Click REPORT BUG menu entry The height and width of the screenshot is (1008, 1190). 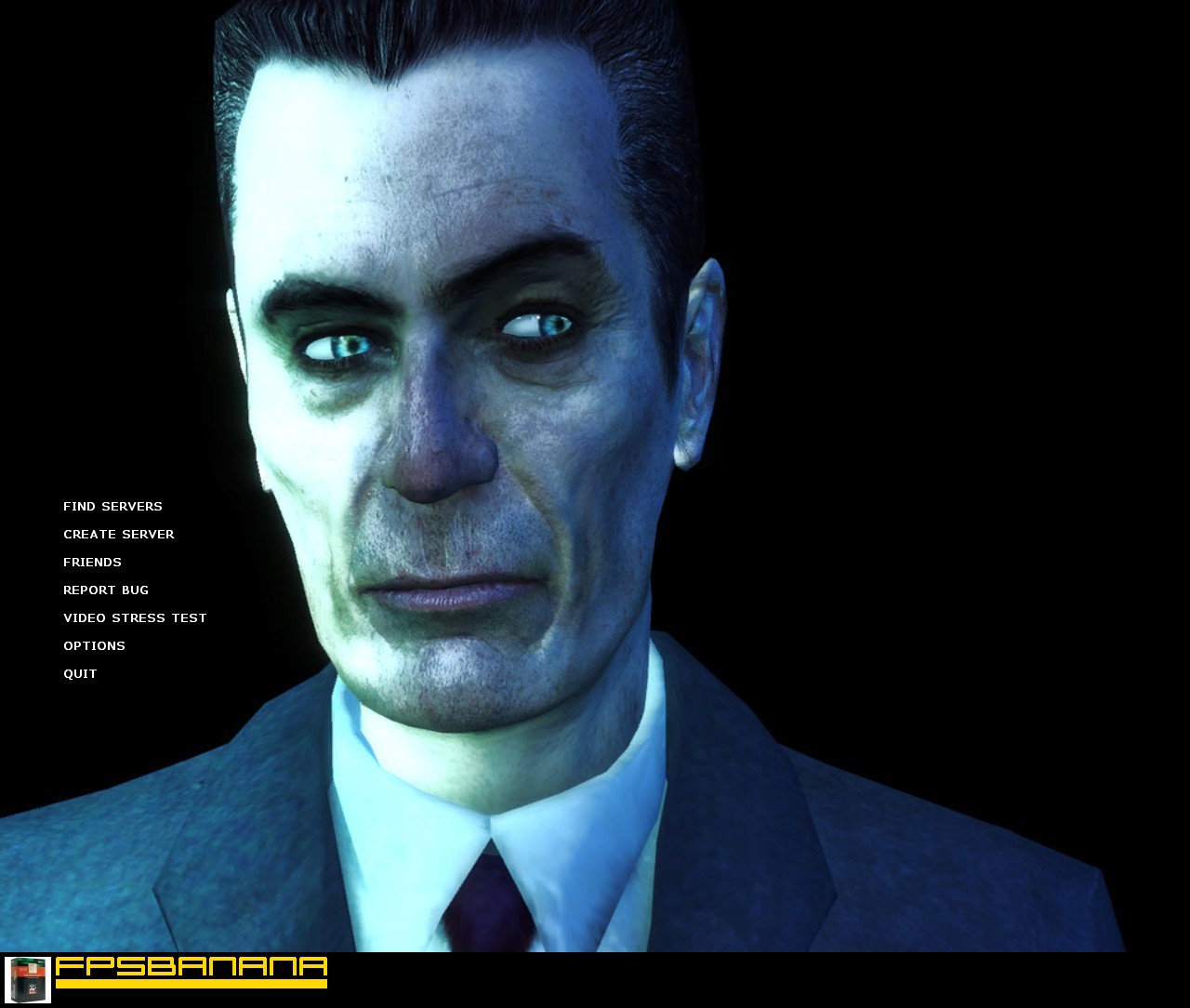[105, 590]
